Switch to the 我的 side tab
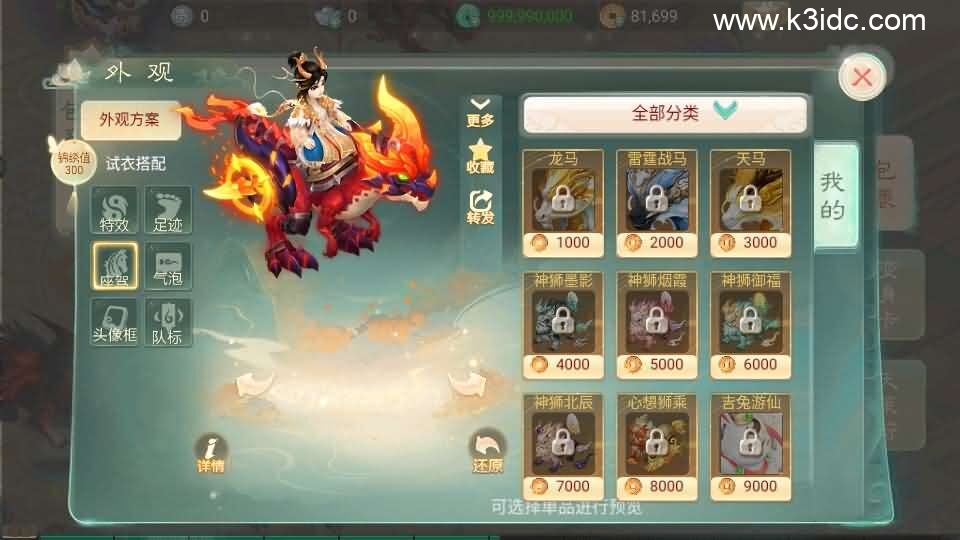Image resolution: width=960 pixels, height=540 pixels. coord(833,196)
